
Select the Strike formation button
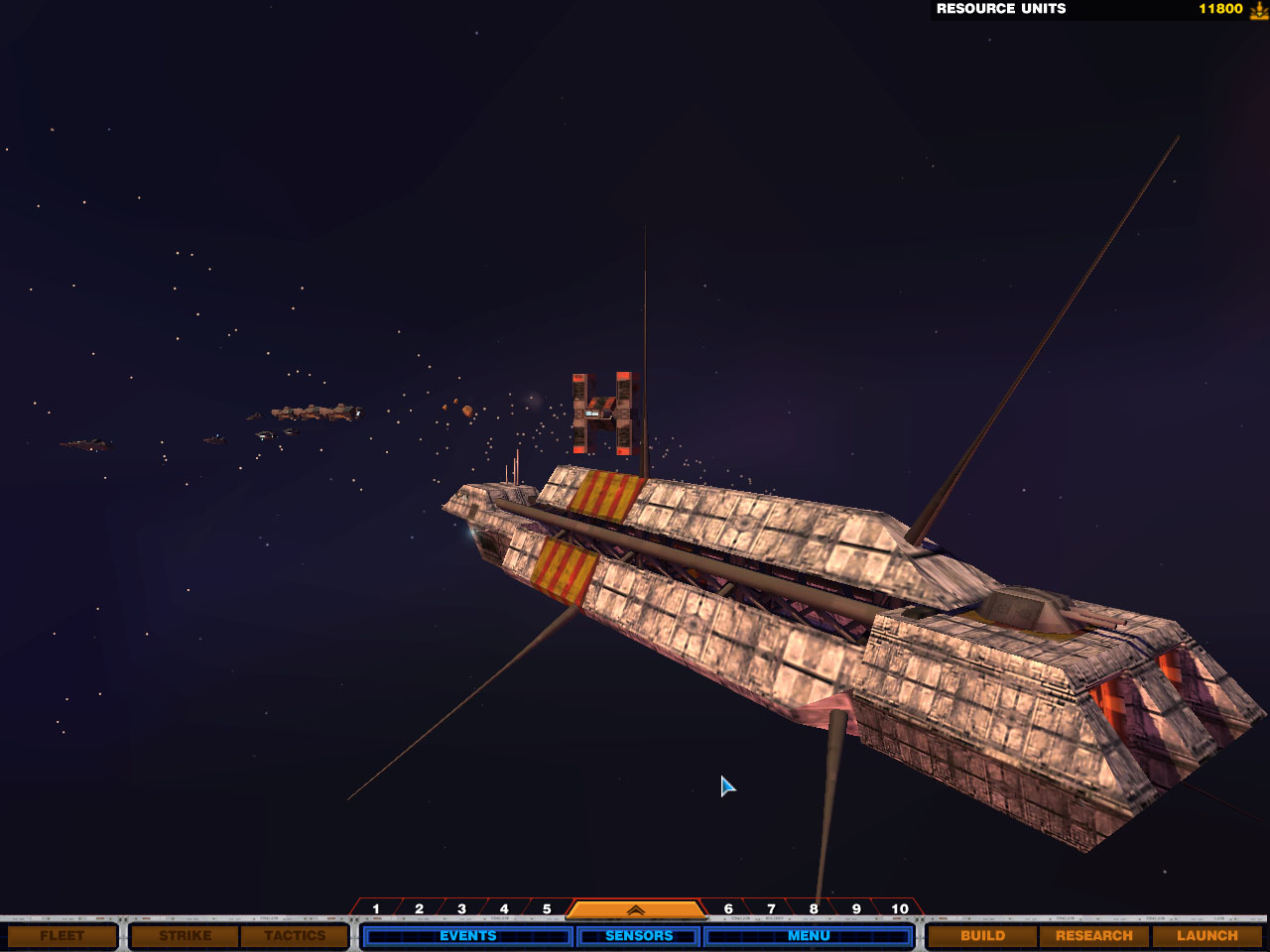click(x=186, y=935)
